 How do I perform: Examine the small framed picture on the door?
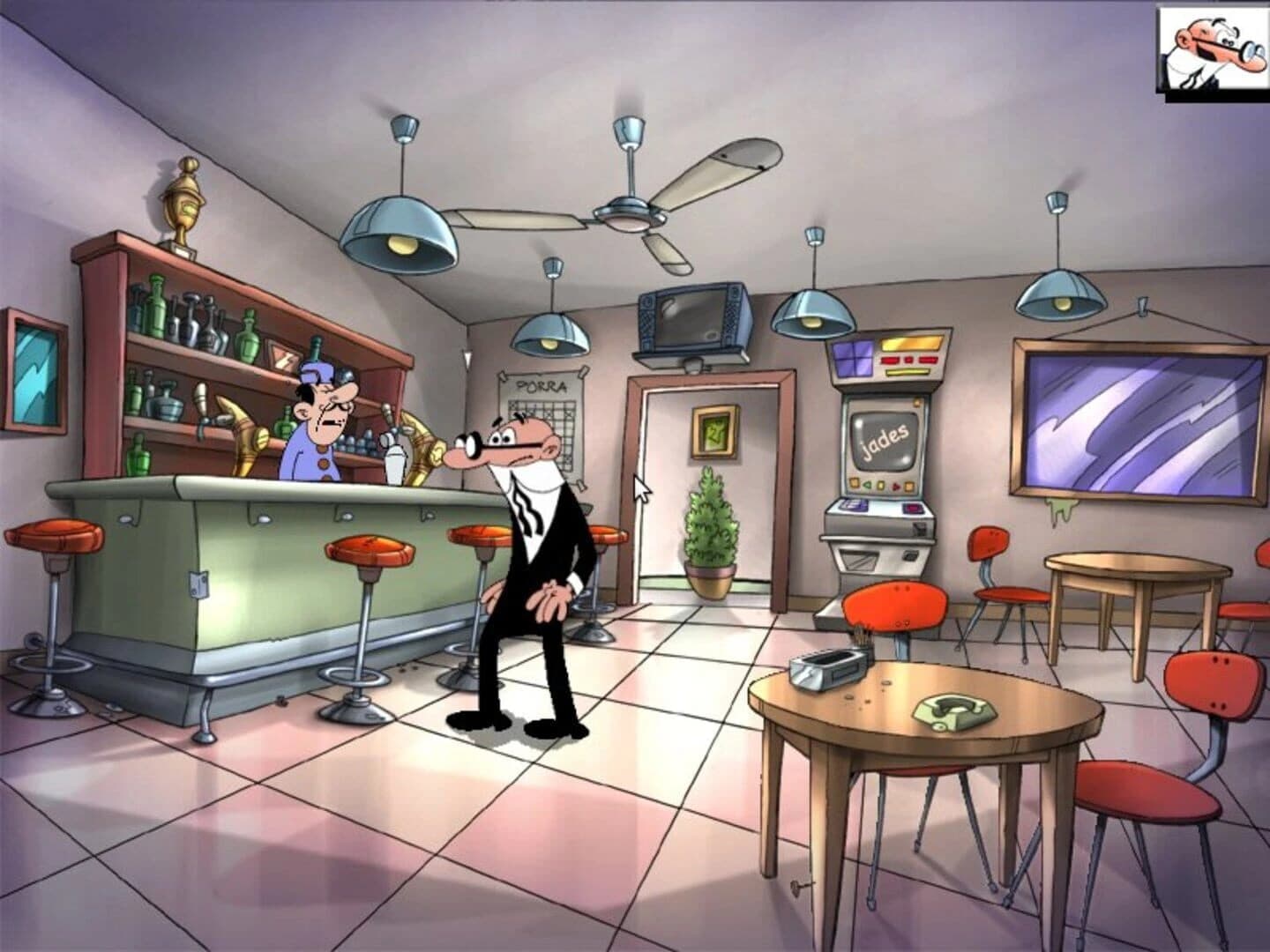(x=713, y=432)
